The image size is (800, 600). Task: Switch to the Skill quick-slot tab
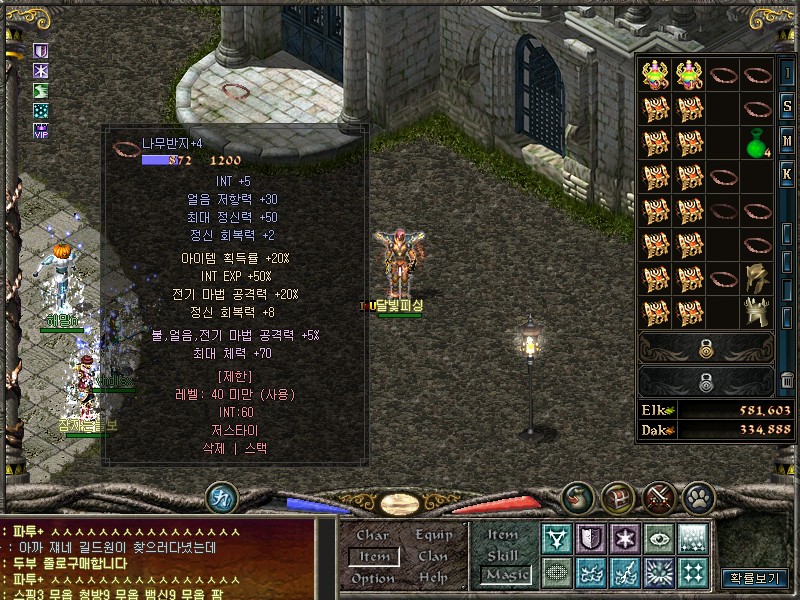point(503,555)
